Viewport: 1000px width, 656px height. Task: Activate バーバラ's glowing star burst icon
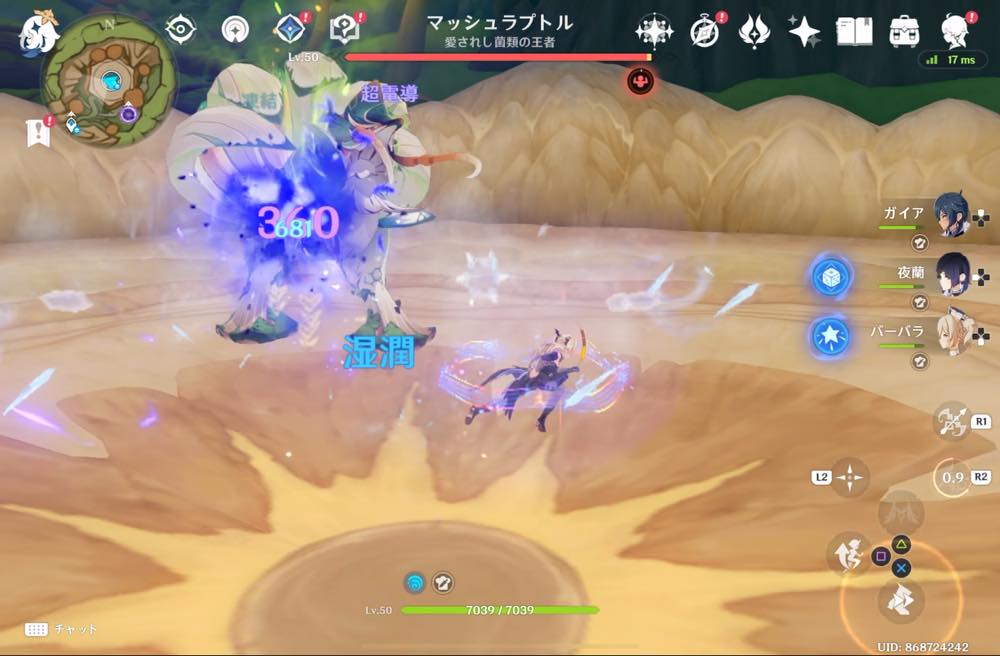tap(830, 337)
